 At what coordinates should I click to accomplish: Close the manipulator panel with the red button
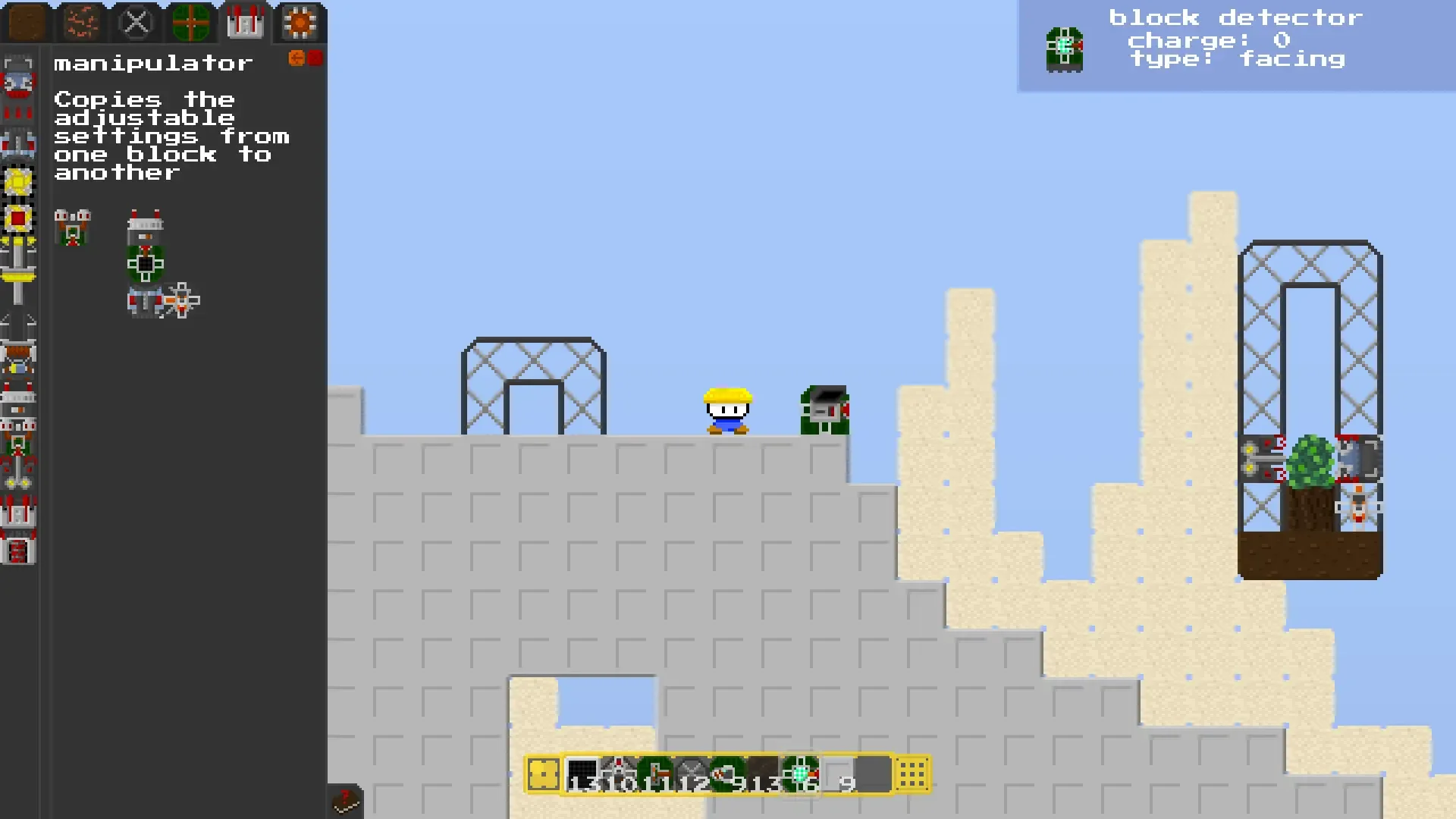click(x=313, y=58)
